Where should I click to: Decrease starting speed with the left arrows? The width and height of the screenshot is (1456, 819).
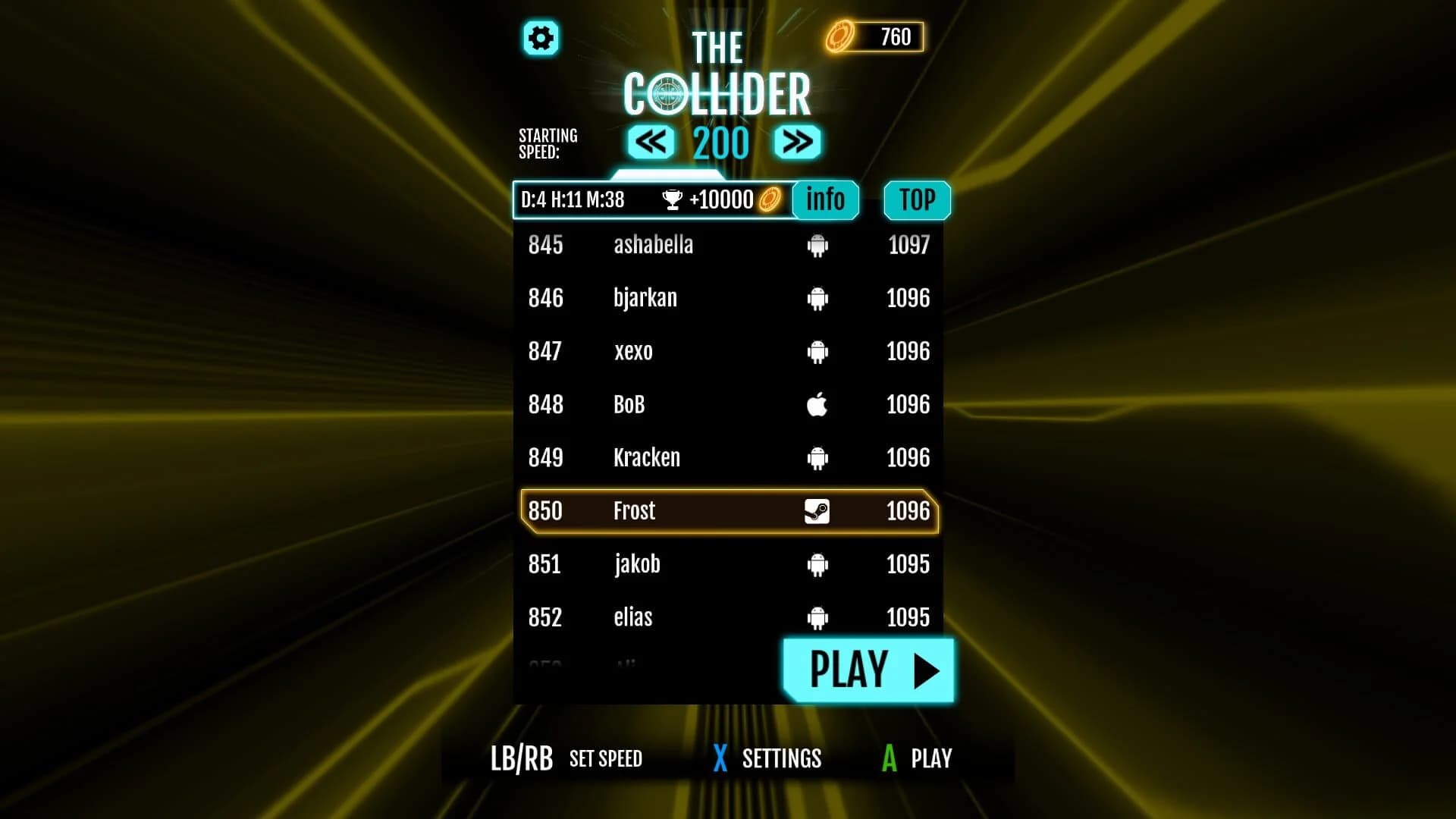(649, 142)
